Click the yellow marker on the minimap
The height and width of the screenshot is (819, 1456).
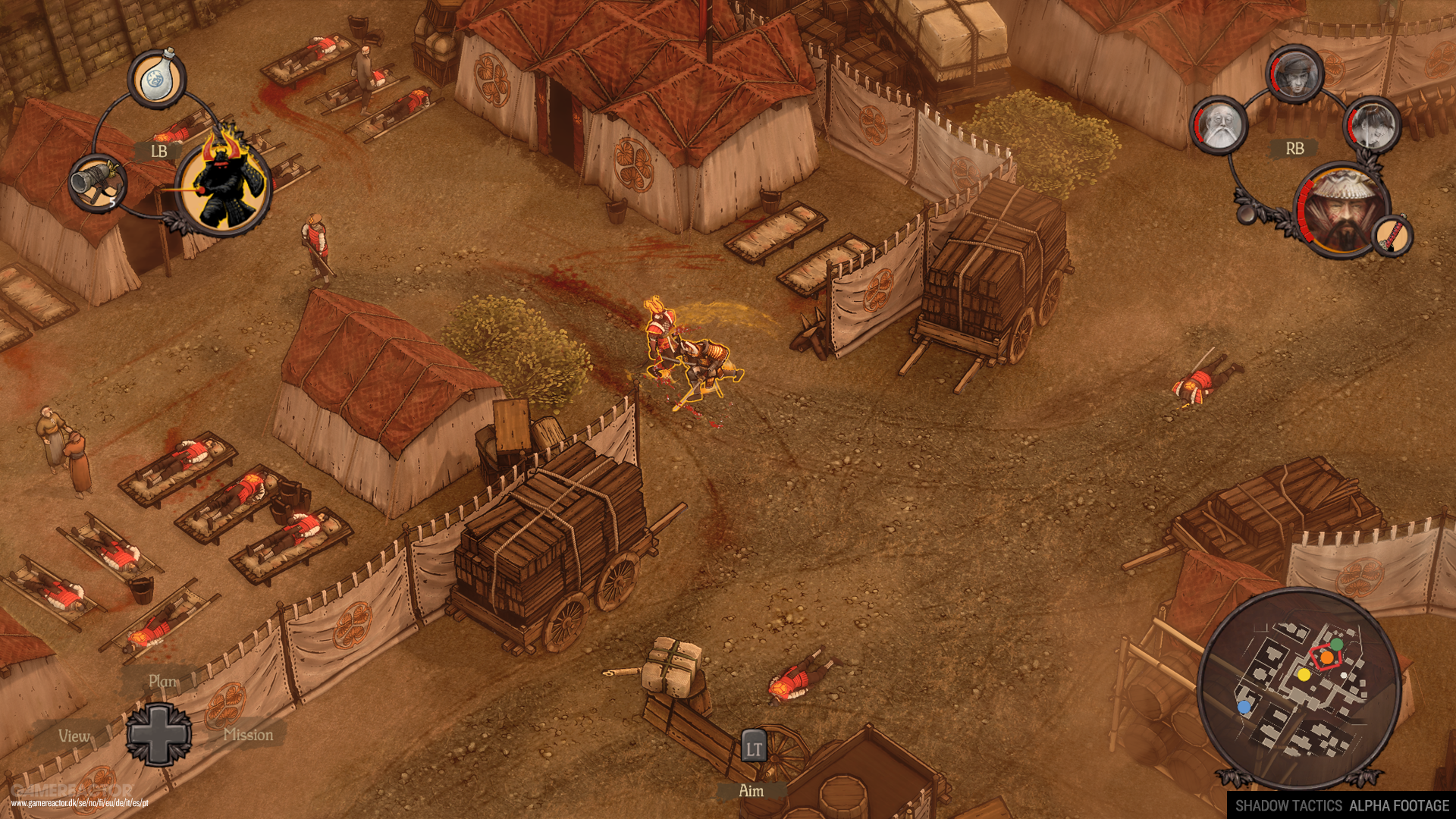click(1304, 675)
